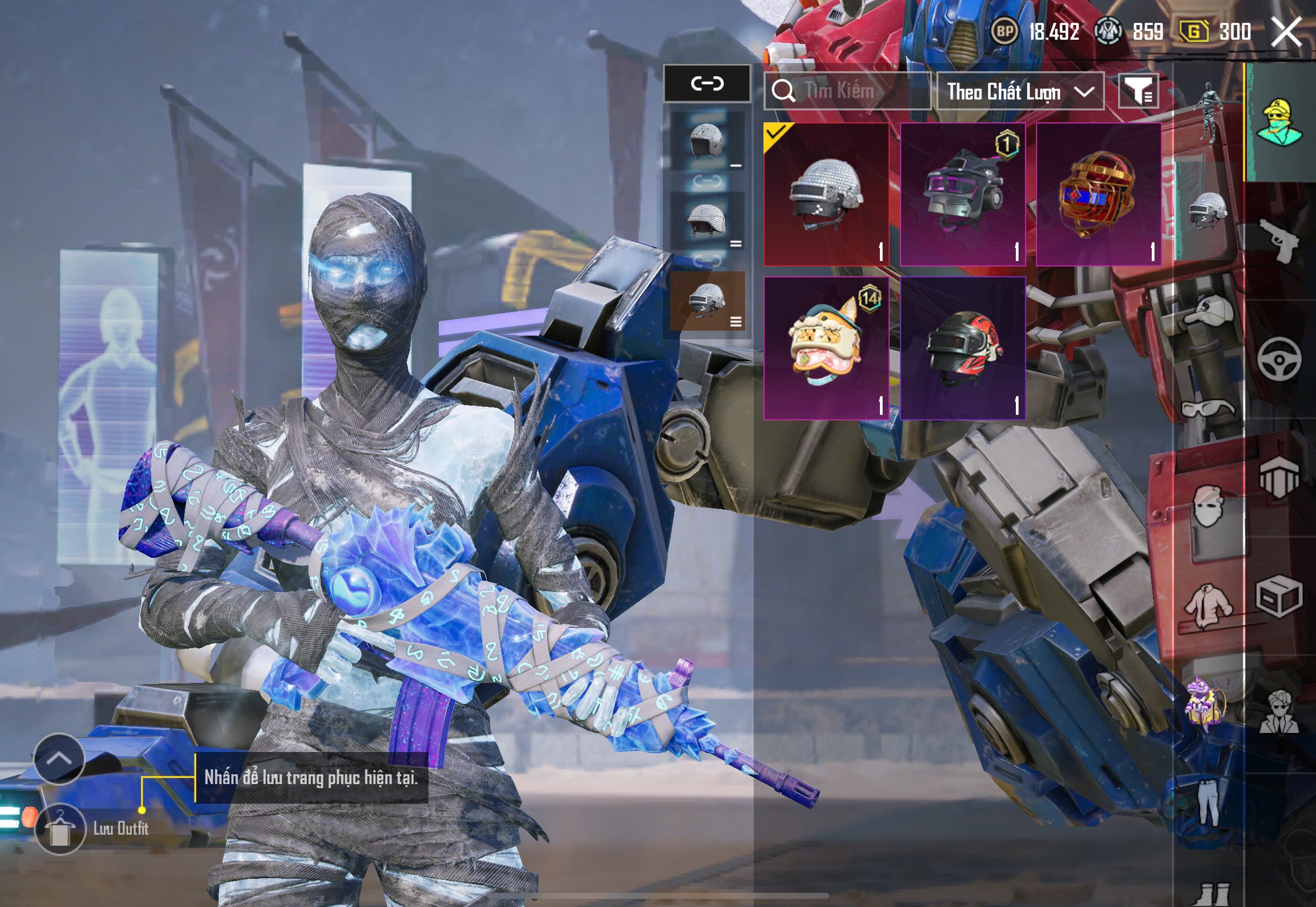Image resolution: width=1316 pixels, height=907 pixels.
Task: Click the Lưu Outfit save button
Action: pos(60,829)
